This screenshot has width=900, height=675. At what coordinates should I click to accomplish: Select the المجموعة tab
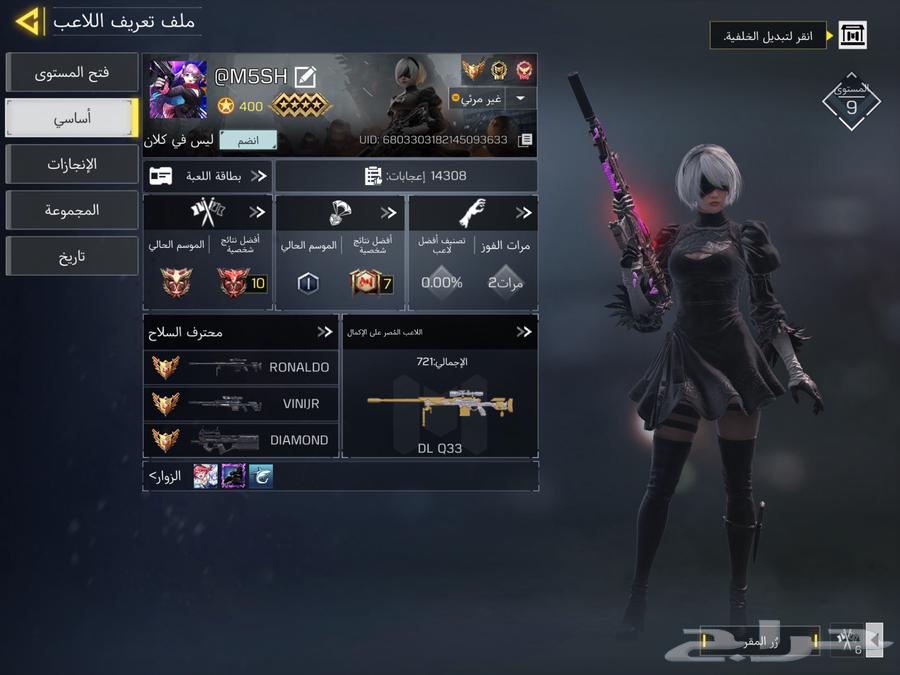tap(71, 211)
